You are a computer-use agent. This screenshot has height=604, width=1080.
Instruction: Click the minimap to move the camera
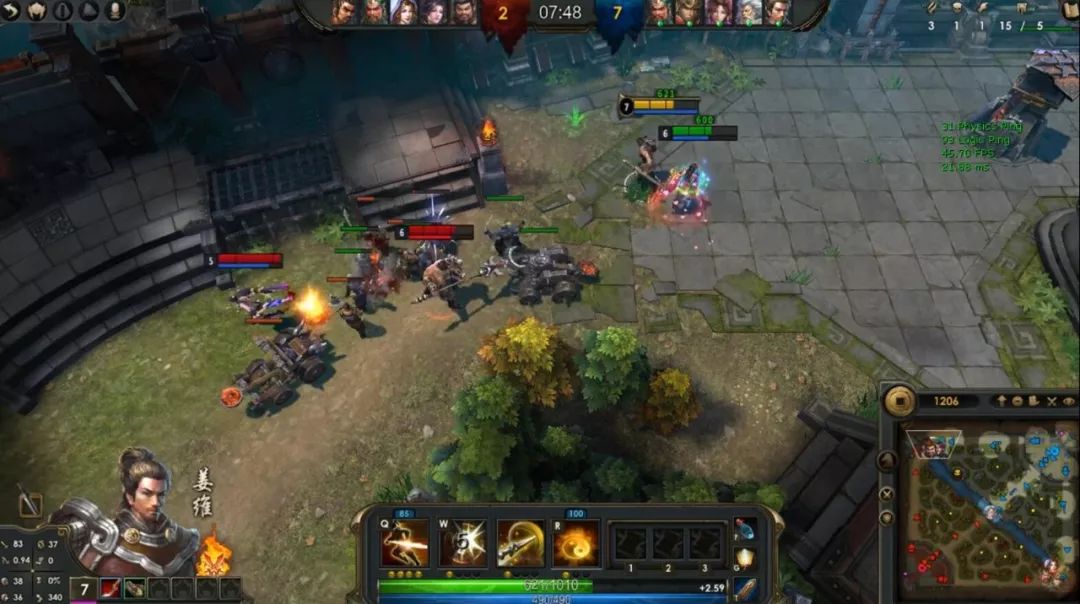click(988, 508)
